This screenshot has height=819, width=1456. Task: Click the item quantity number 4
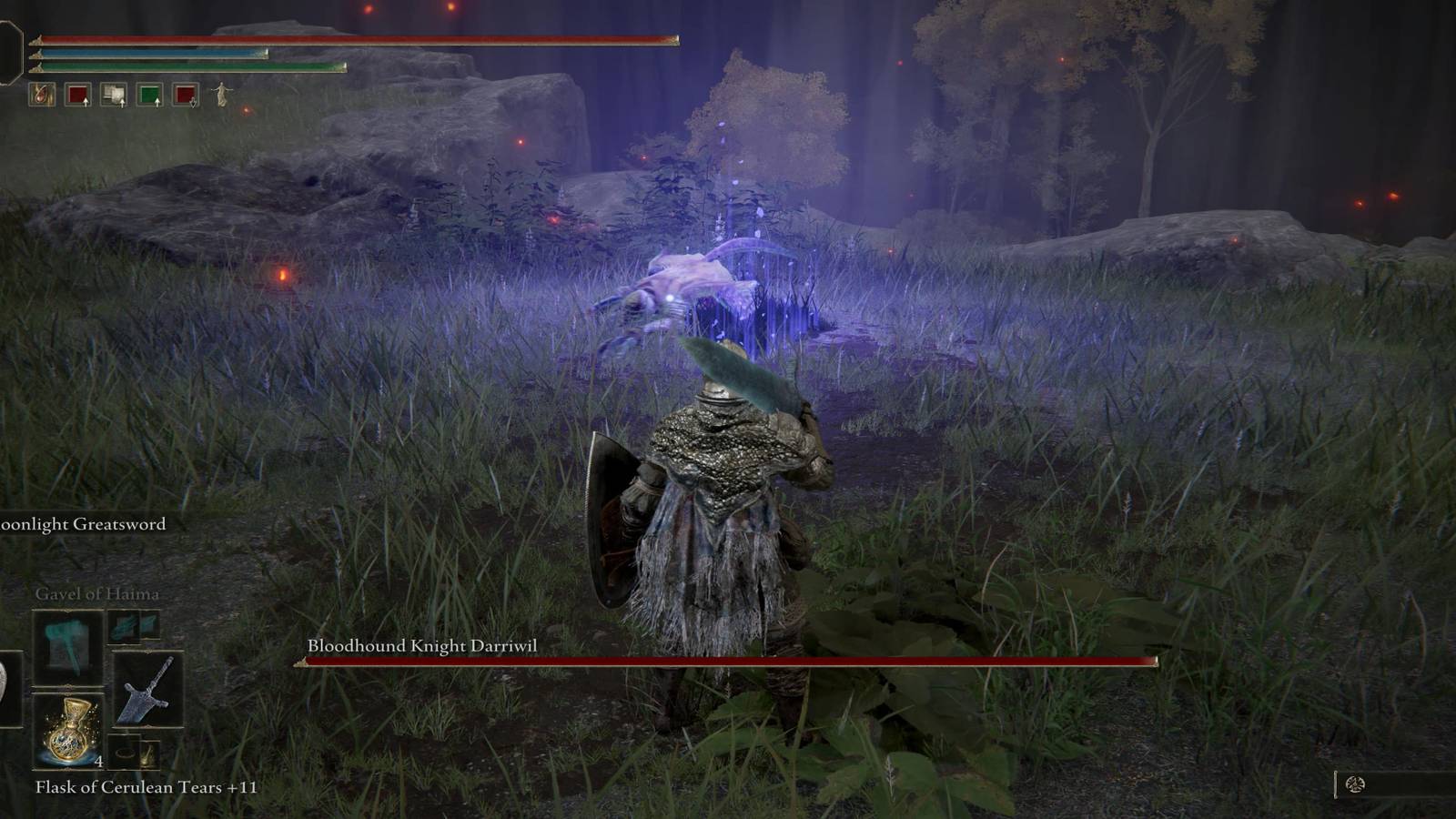[x=98, y=762]
